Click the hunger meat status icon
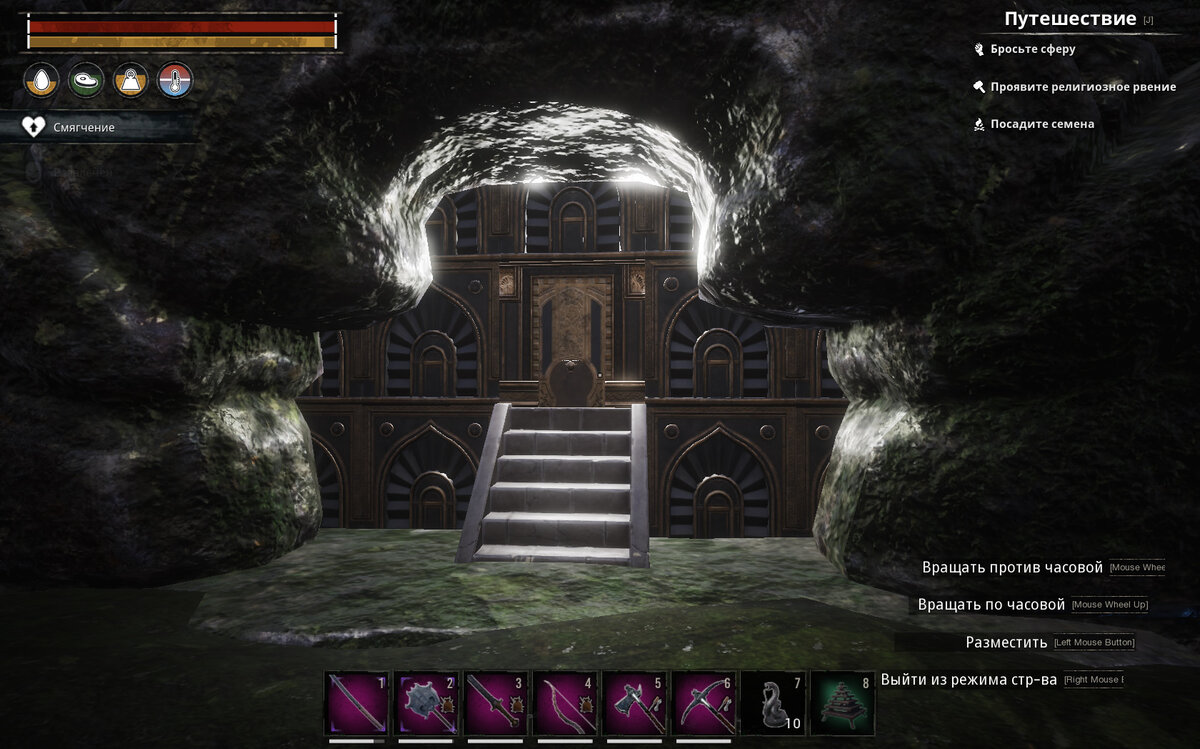Viewport: 1200px width, 749px height. click(86, 80)
